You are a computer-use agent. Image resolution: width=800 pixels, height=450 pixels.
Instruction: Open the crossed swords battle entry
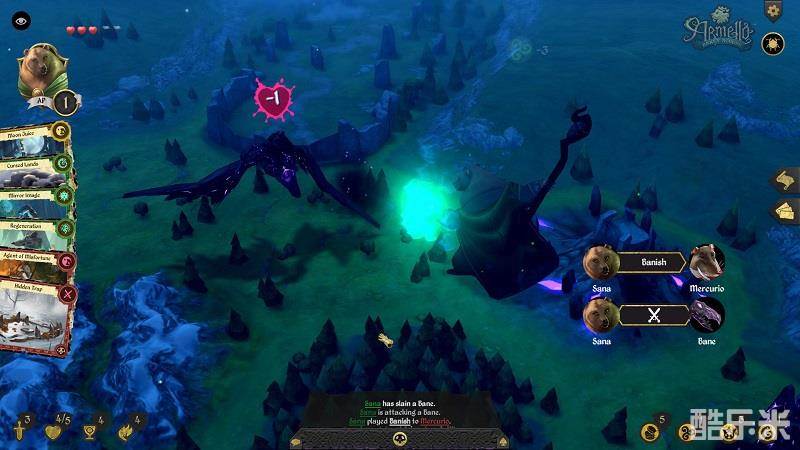click(x=653, y=315)
